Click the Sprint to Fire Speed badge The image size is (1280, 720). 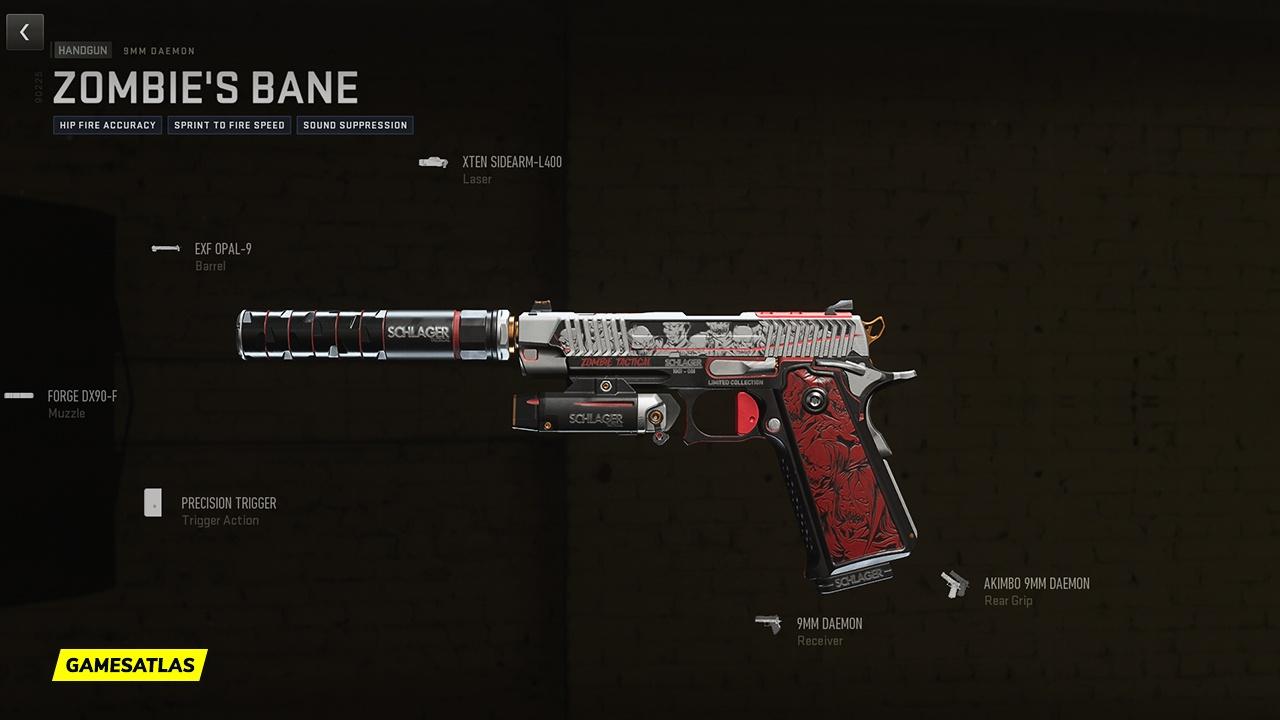tap(229, 125)
